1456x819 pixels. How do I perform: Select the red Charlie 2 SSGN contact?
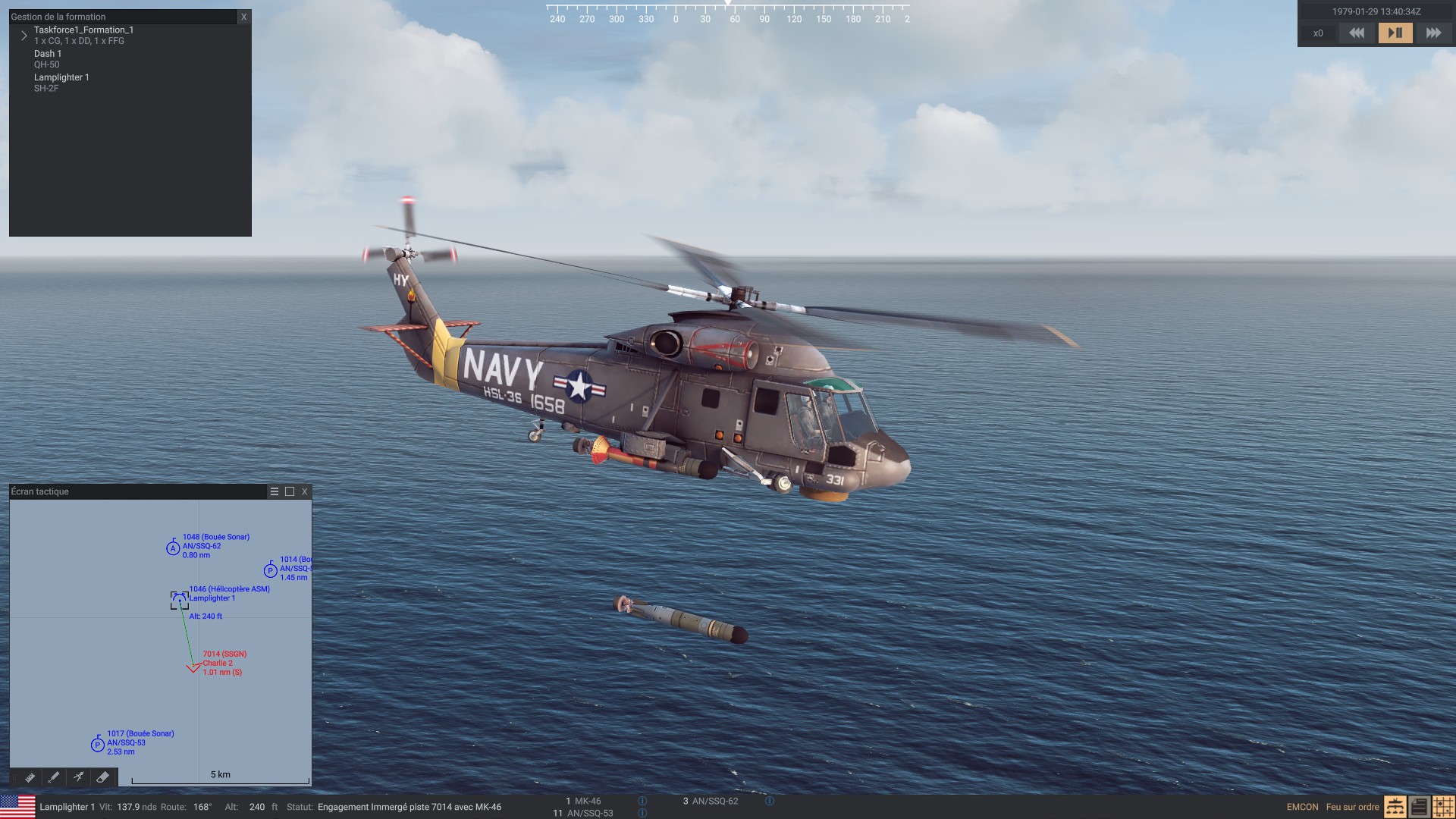coord(193,667)
